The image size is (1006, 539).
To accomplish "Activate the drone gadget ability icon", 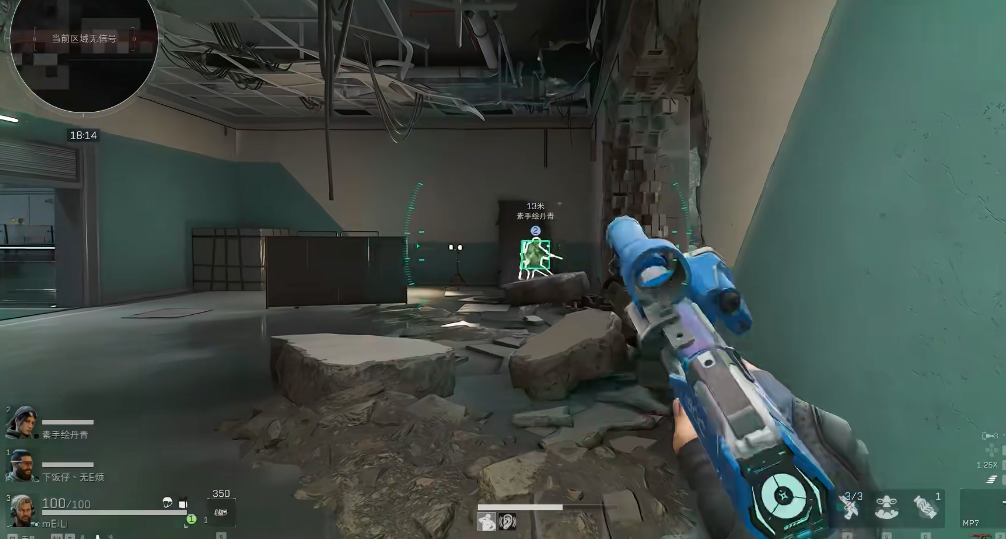I will (x=887, y=508).
